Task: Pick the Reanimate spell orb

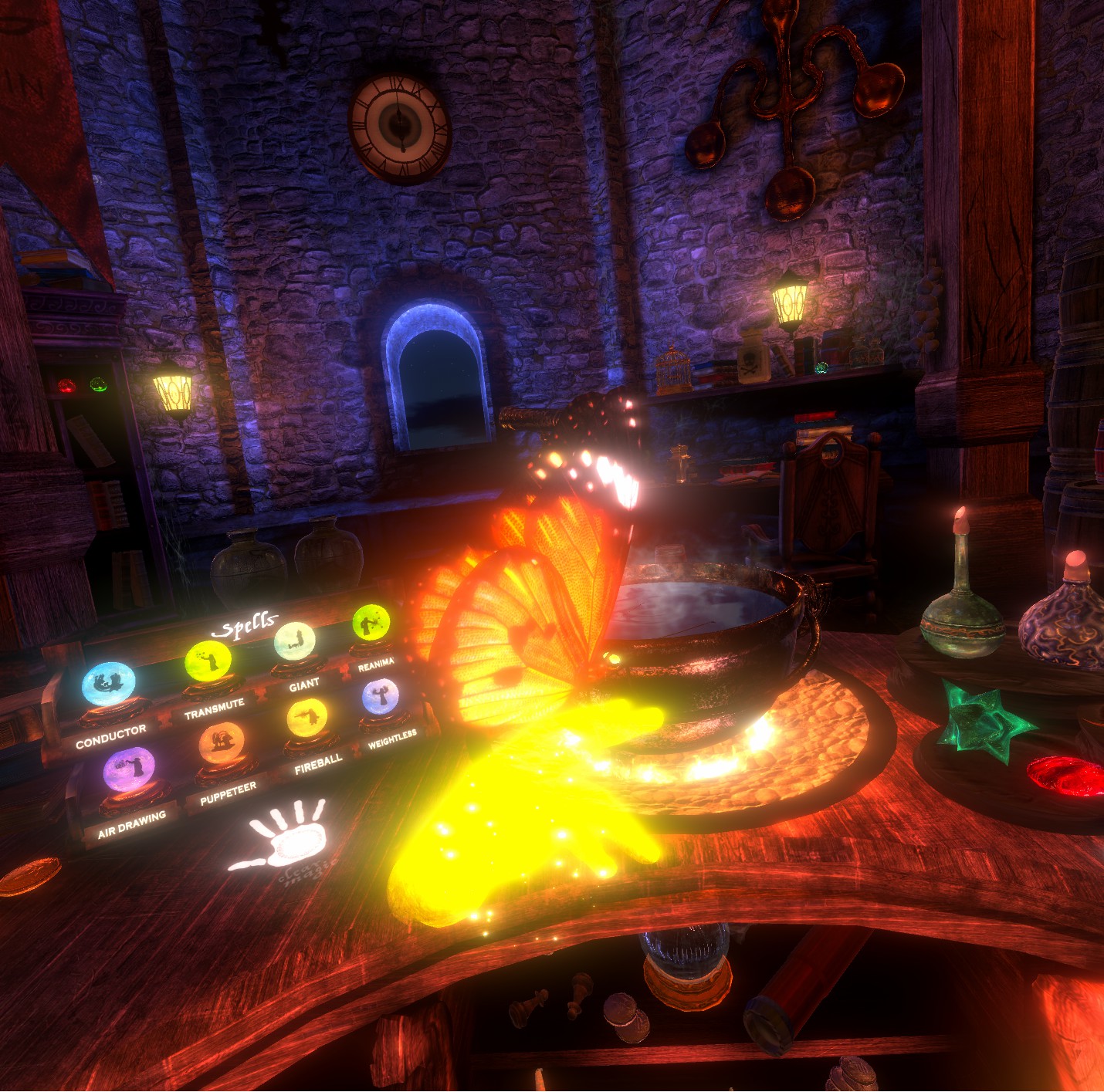Action: [371, 621]
